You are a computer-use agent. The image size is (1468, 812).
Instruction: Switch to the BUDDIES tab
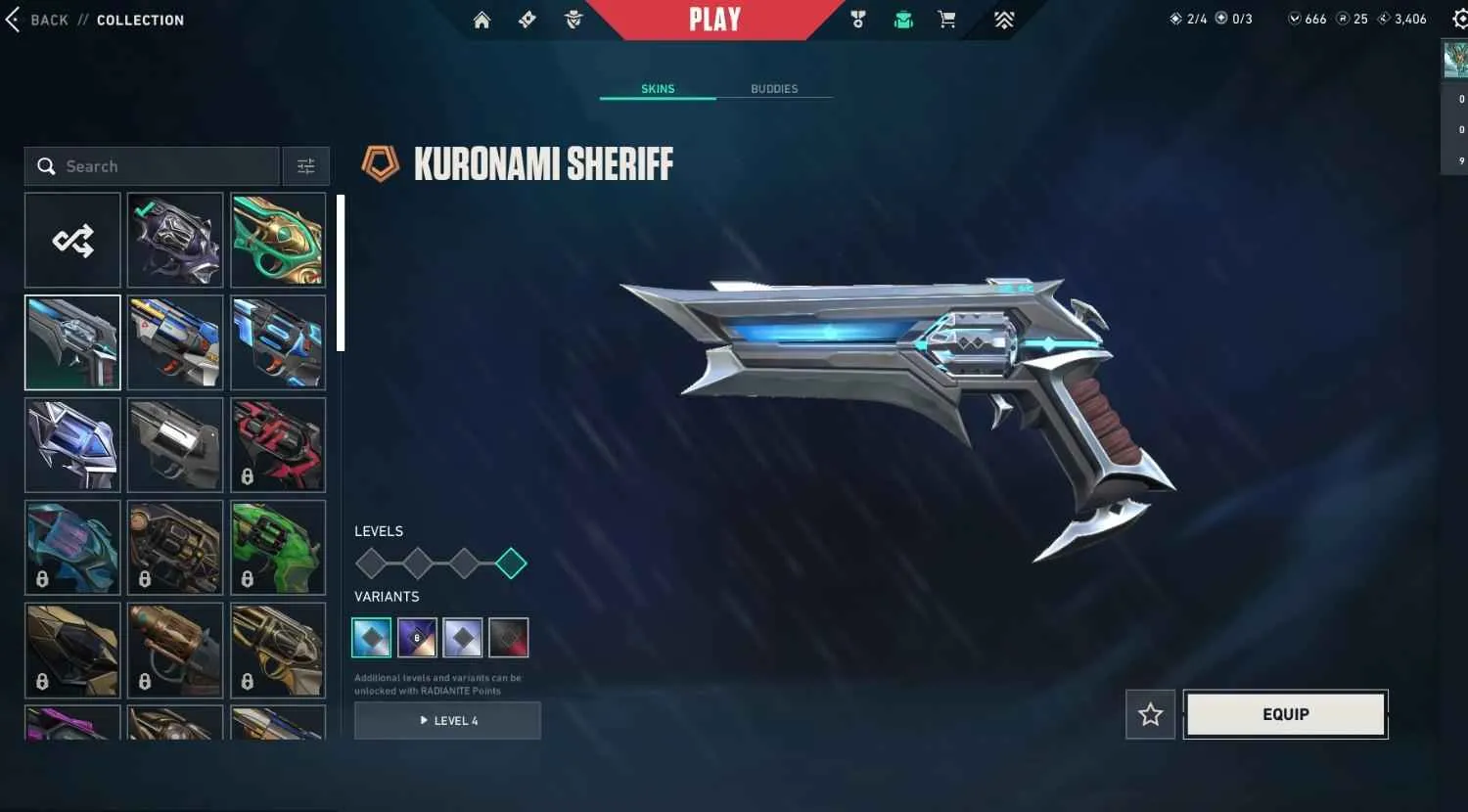coord(774,88)
